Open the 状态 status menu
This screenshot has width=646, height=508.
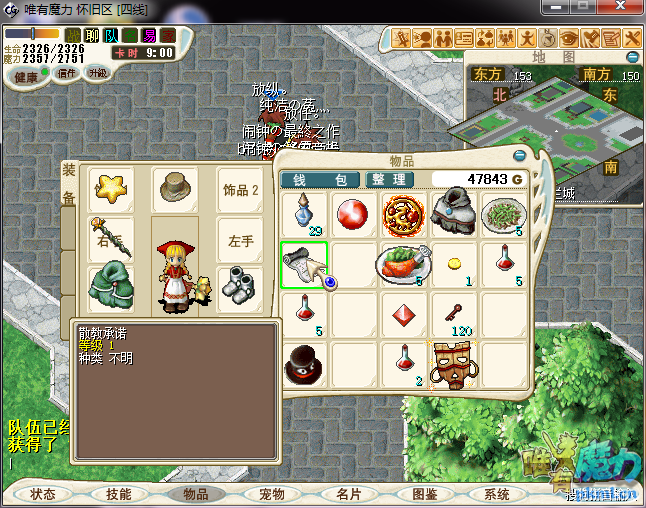click(43, 494)
